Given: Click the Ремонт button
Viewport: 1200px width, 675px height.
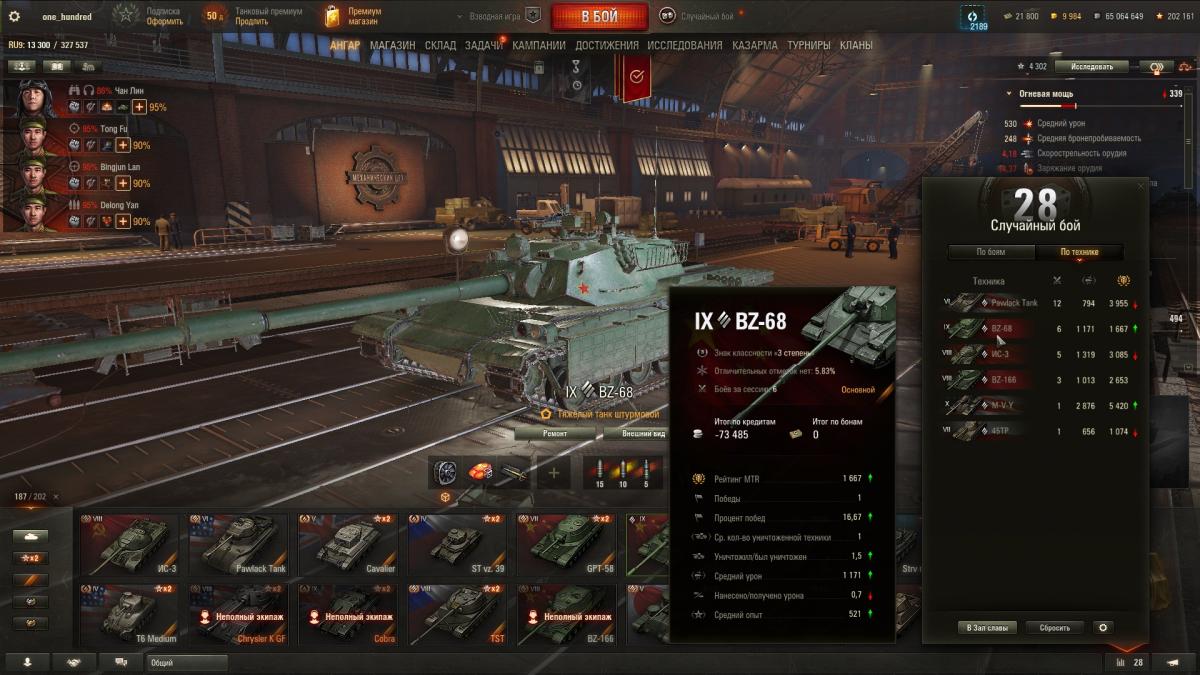Looking at the screenshot, I should click(x=555, y=434).
